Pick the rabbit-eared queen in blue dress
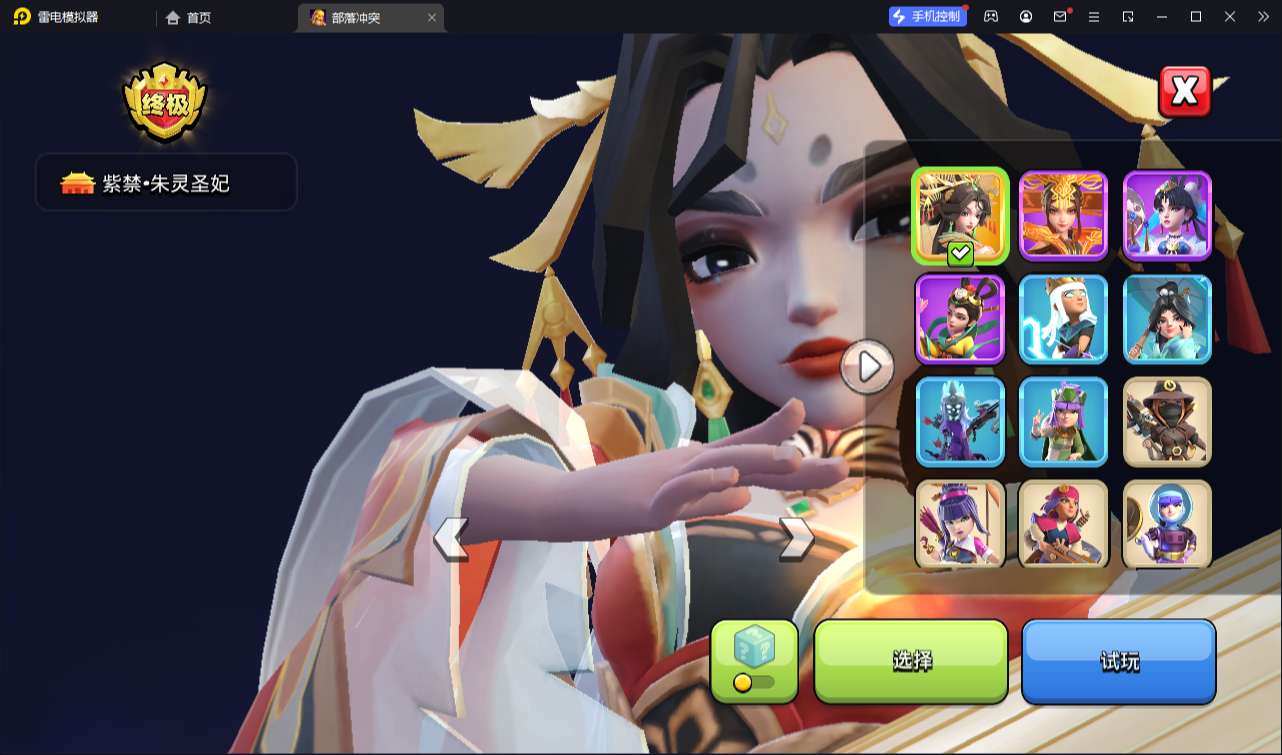 coord(1167,215)
